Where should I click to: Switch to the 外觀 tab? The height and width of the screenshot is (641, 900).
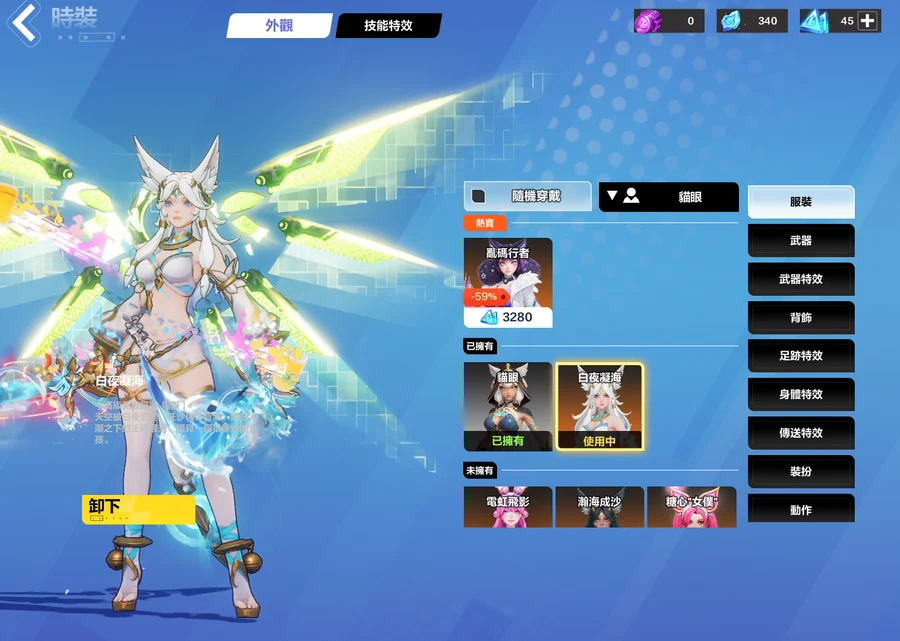[x=279, y=26]
